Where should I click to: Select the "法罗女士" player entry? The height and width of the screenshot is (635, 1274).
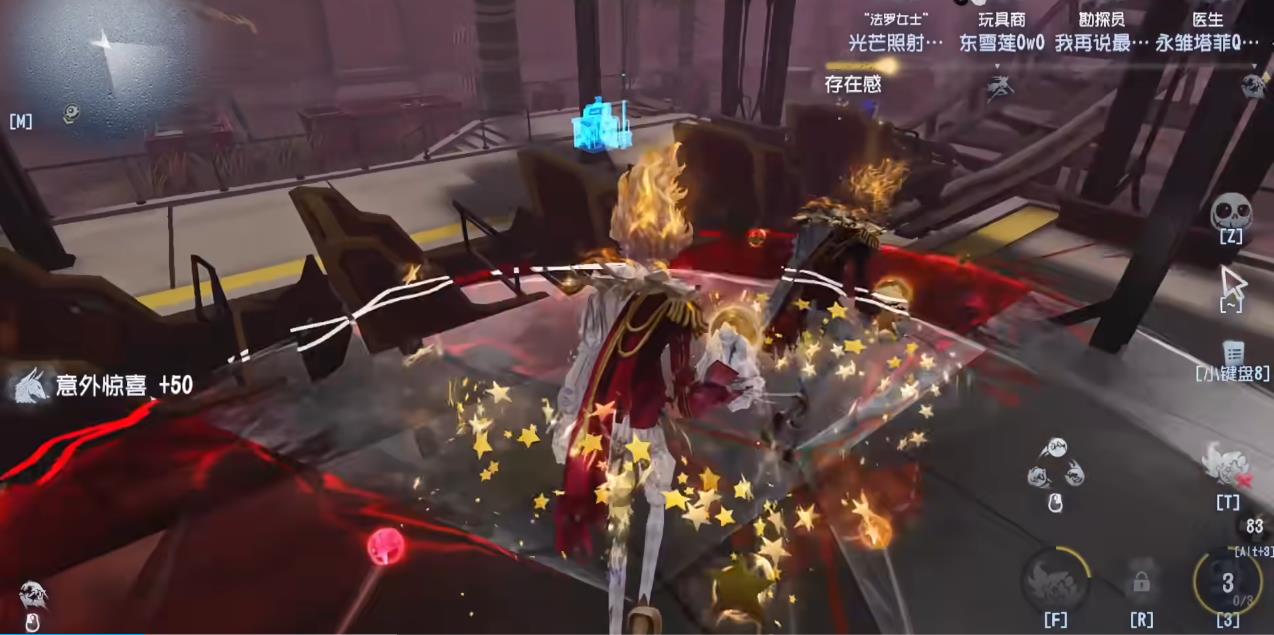pyautogui.click(x=895, y=43)
